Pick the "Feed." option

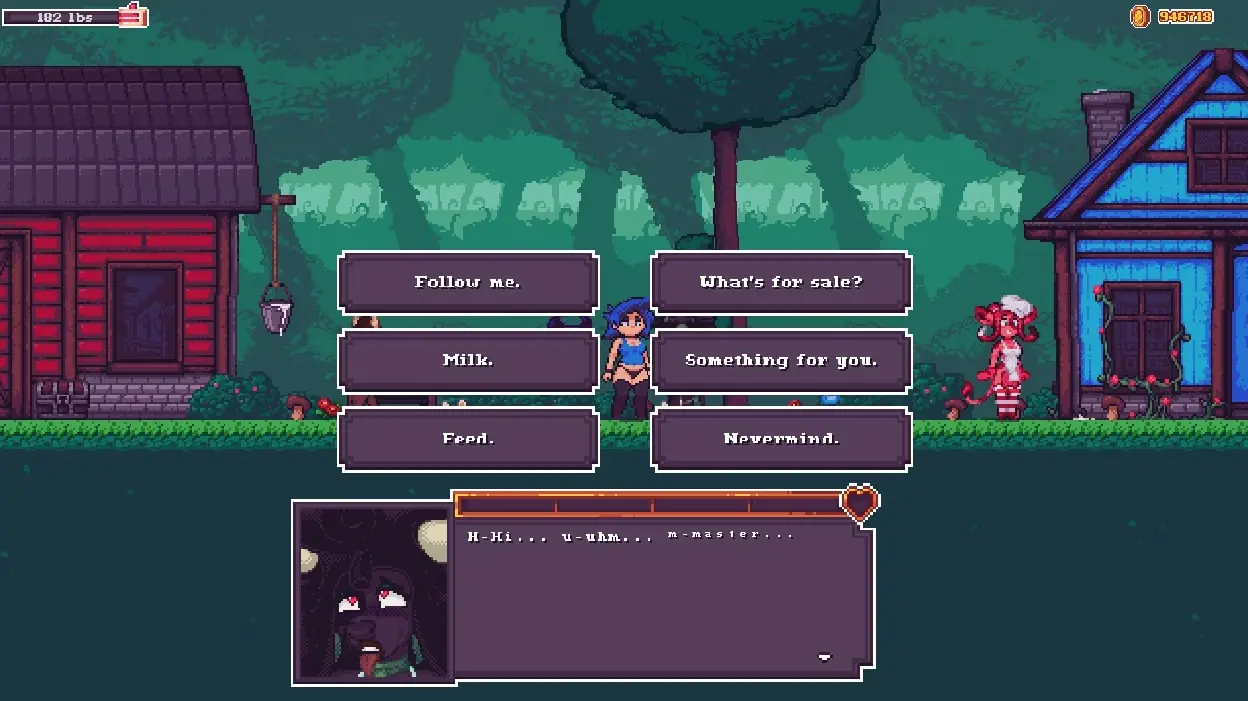[x=468, y=438]
